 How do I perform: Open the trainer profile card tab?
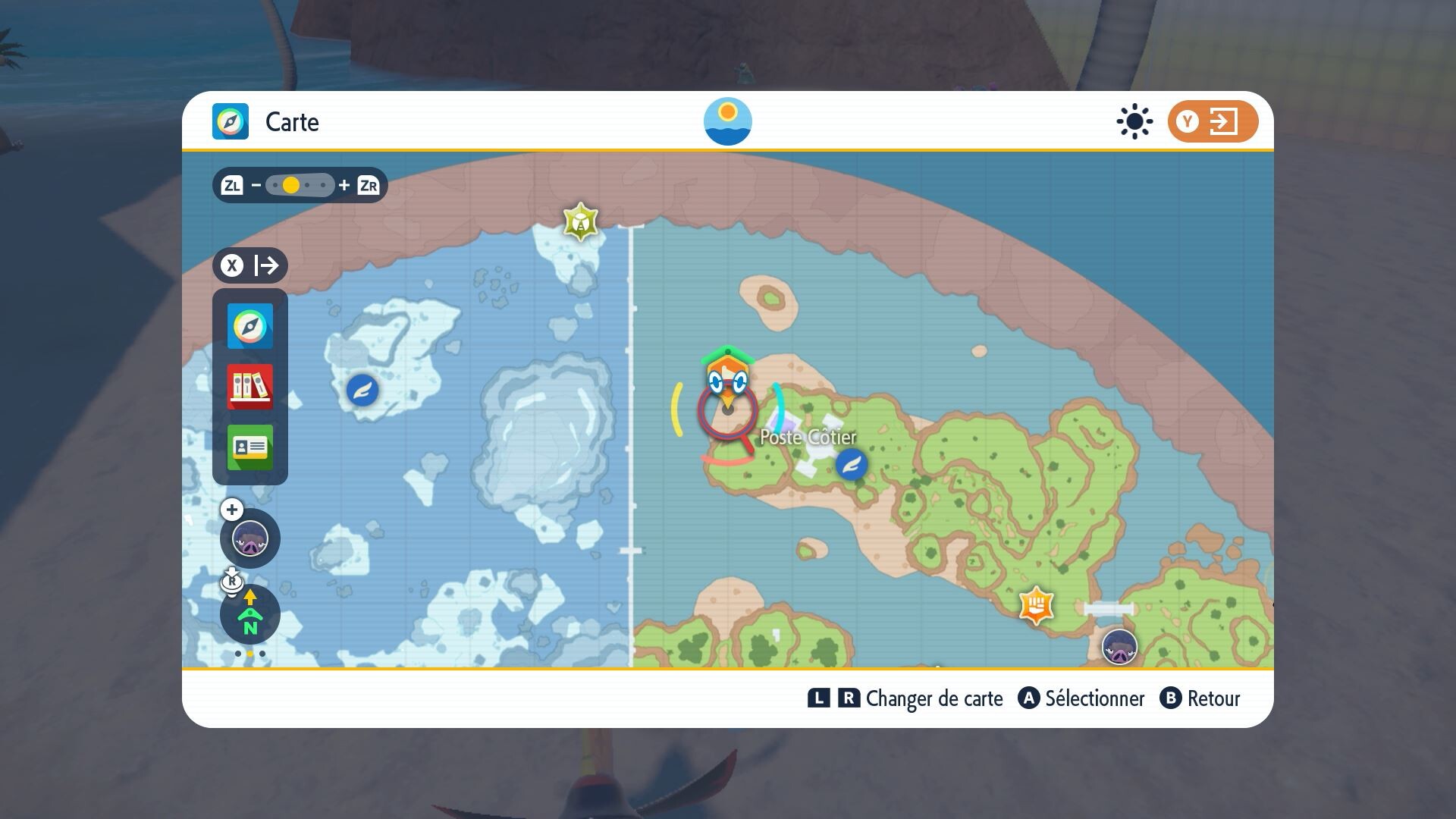pyautogui.click(x=249, y=447)
